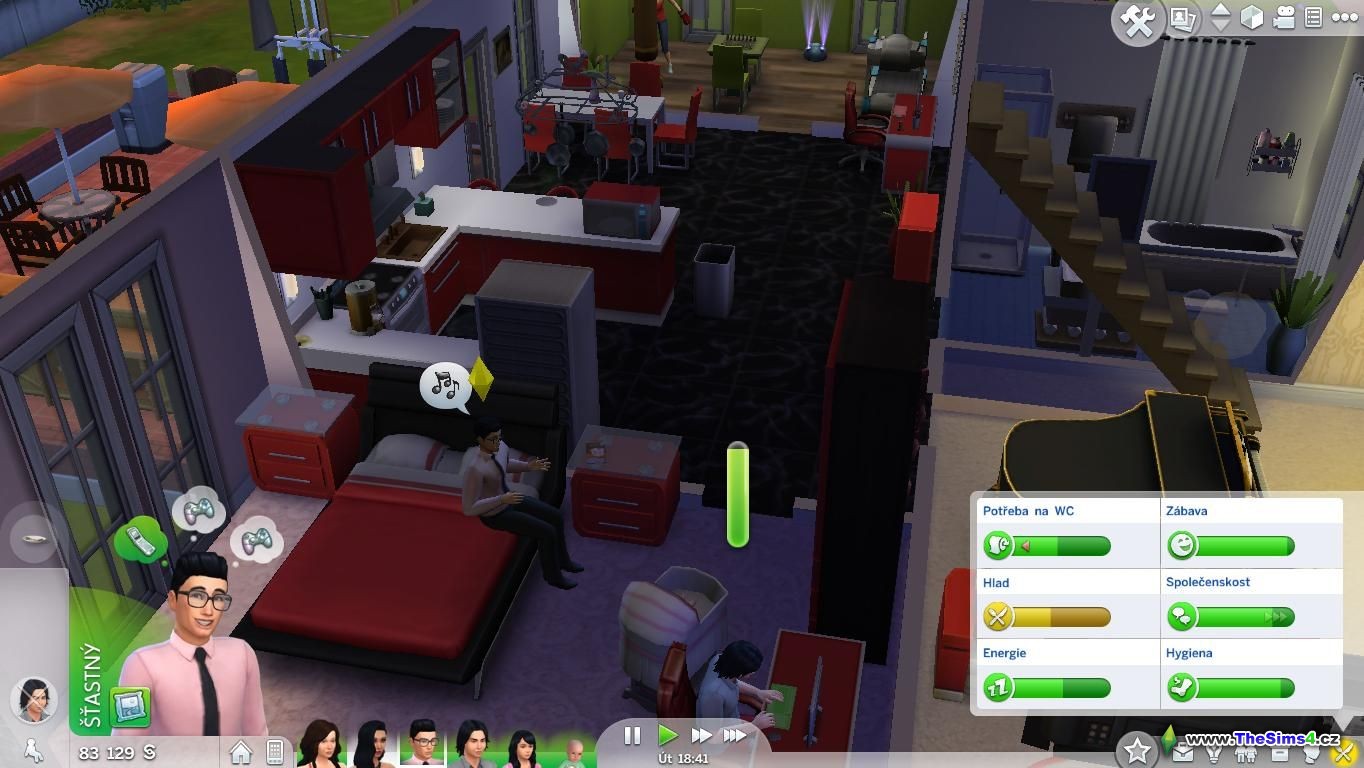Open the aspirations star panel
Screen dimensions: 1364x768
click(x=1137, y=750)
